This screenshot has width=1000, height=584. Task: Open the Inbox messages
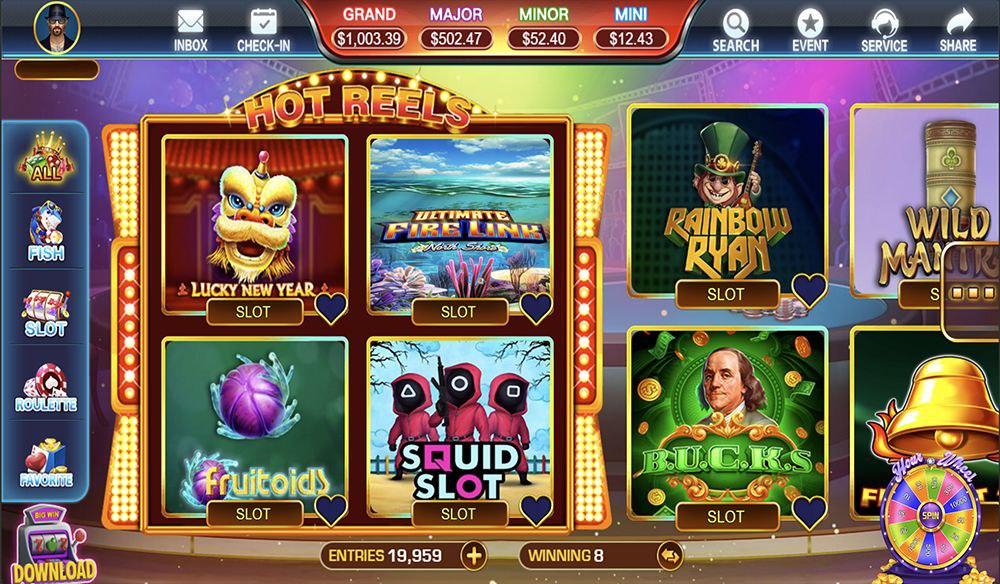click(190, 29)
